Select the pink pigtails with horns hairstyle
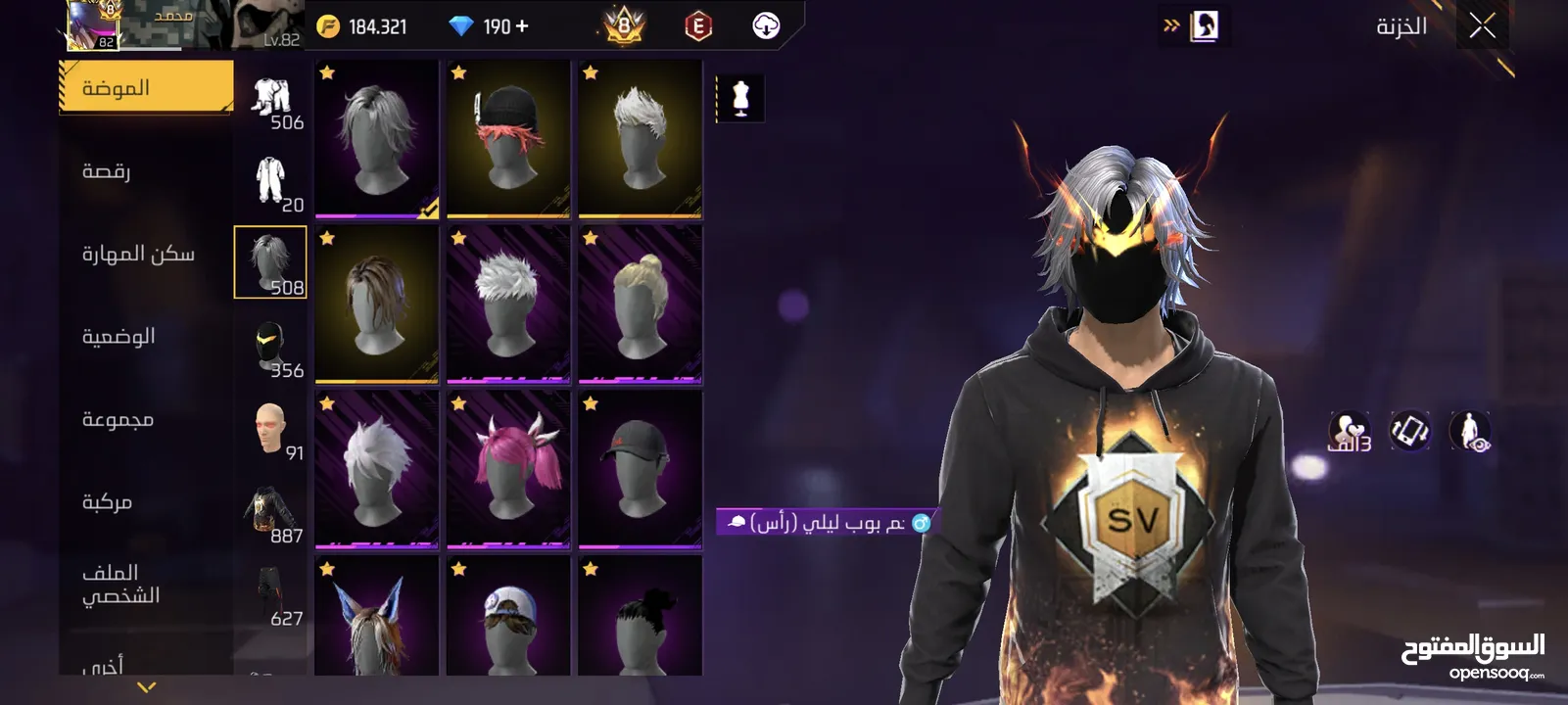This screenshot has height=705, width=1568. (508, 469)
